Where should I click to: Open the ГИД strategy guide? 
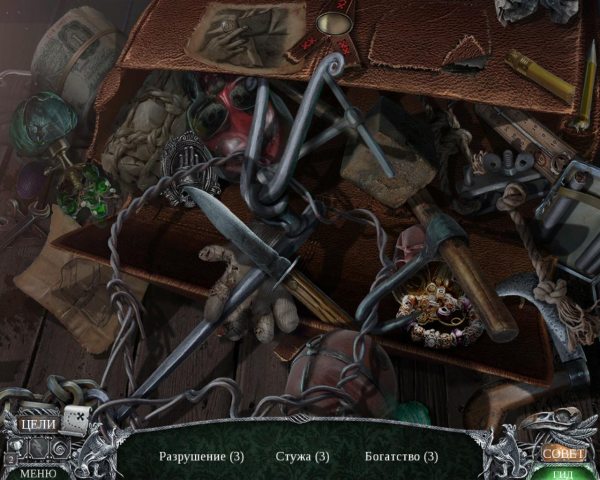click(x=563, y=473)
